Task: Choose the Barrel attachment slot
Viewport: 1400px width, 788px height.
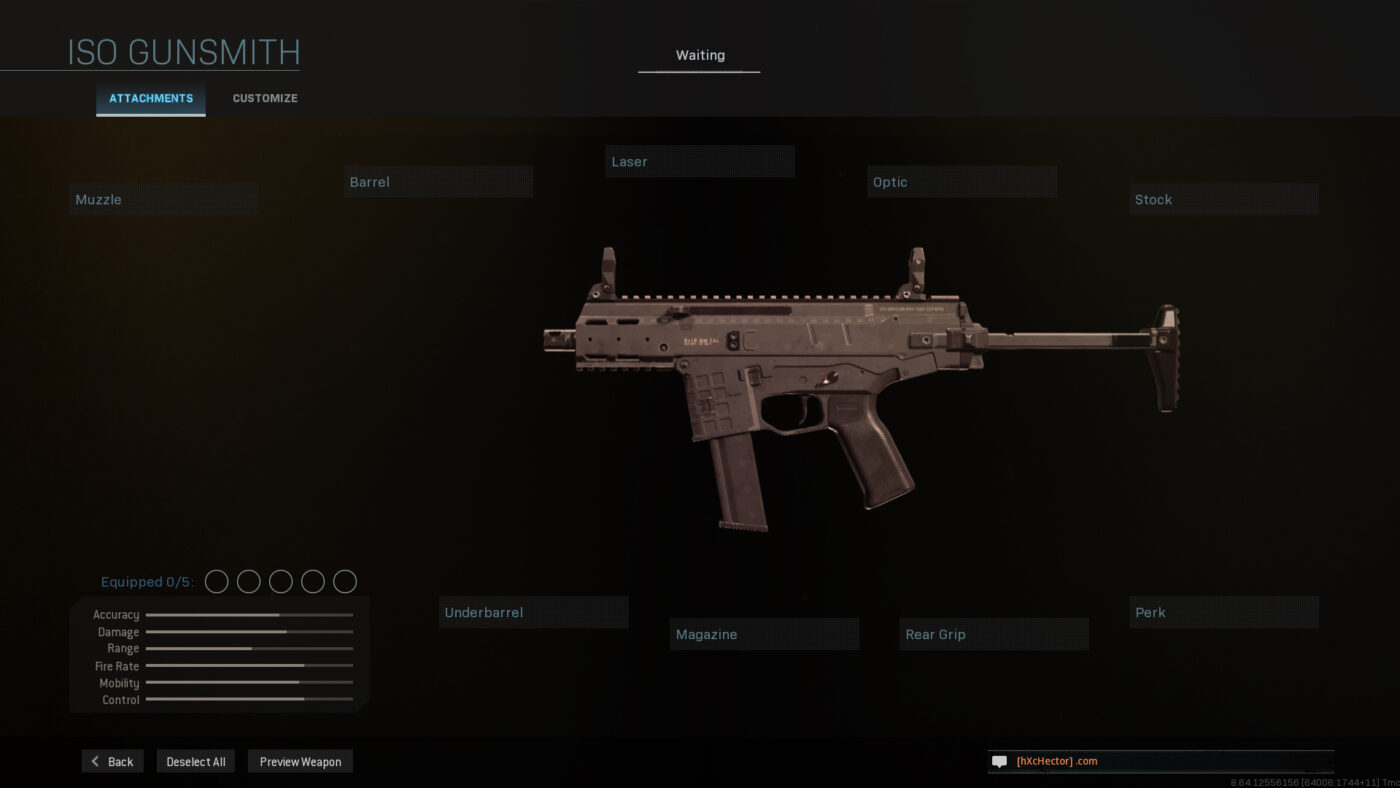Action: pyautogui.click(x=438, y=182)
